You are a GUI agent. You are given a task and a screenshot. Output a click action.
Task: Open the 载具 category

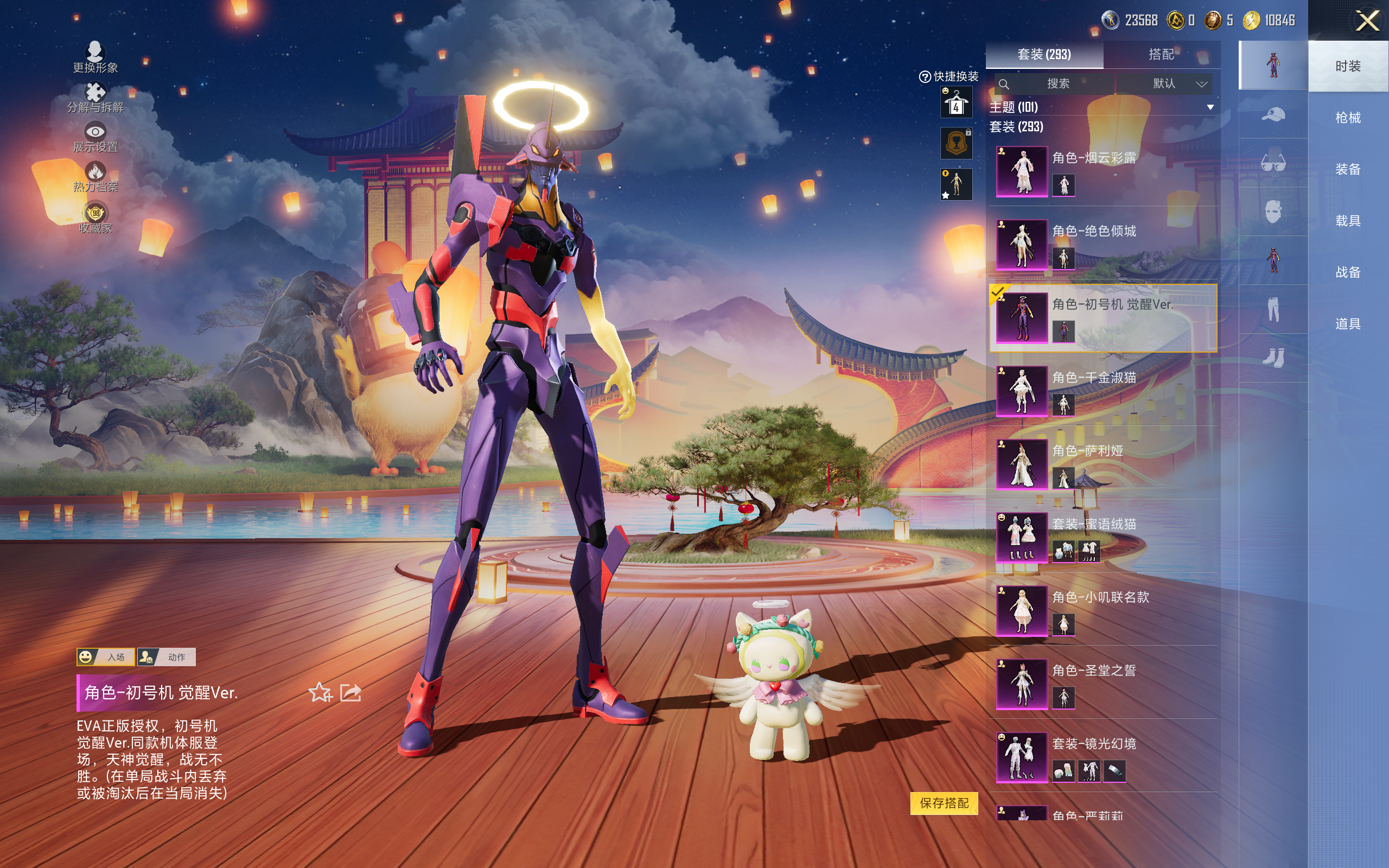click(x=1347, y=221)
